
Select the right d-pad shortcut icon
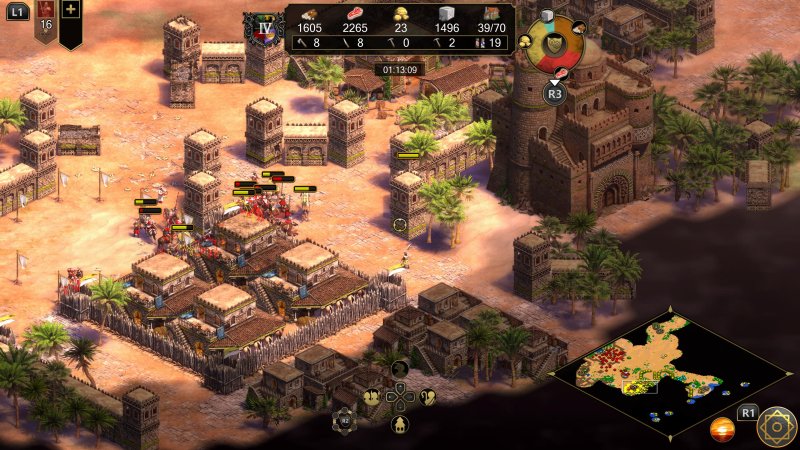point(427,396)
